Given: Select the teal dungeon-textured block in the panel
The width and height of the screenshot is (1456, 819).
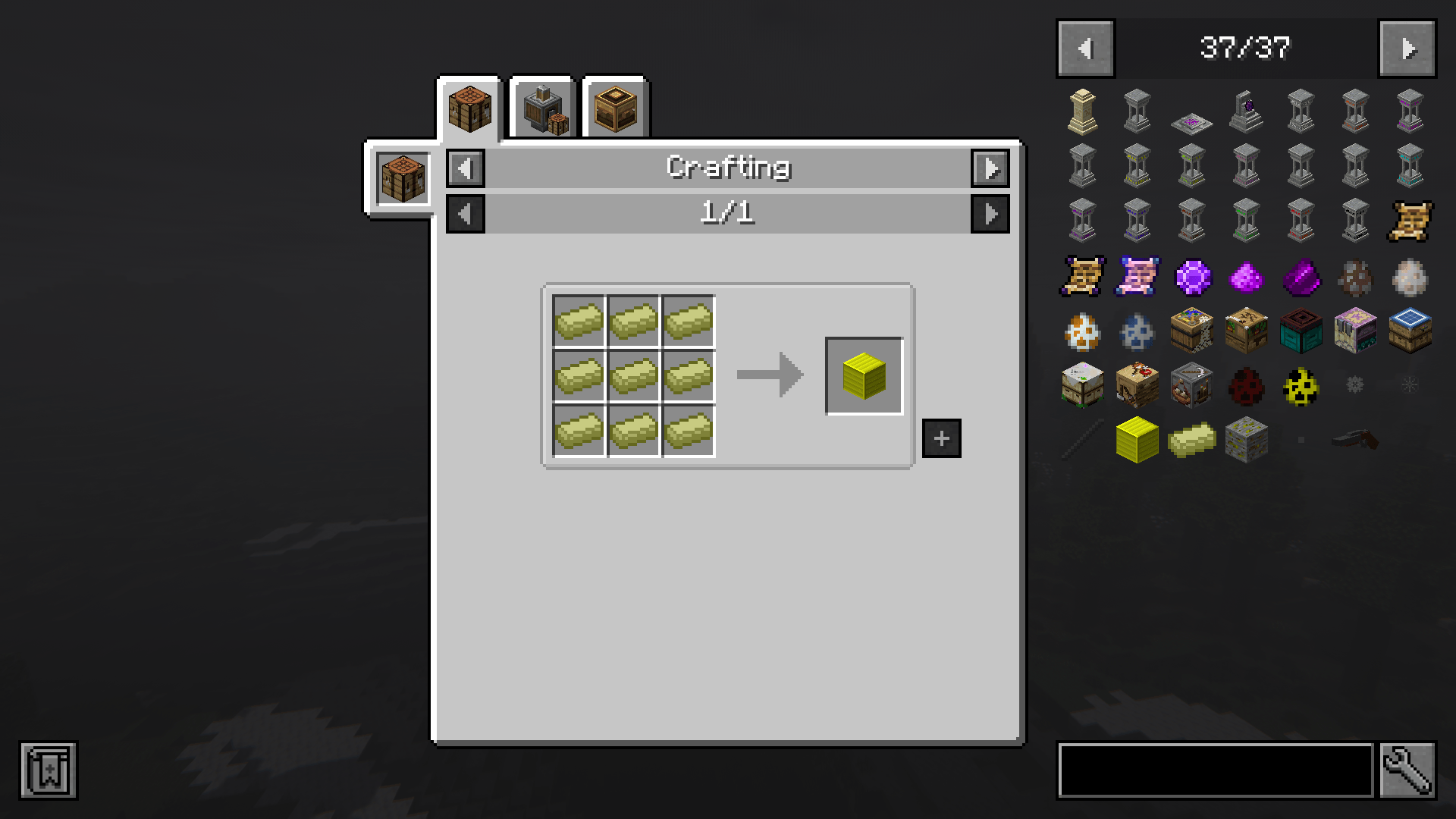Looking at the screenshot, I should coord(1300,331).
